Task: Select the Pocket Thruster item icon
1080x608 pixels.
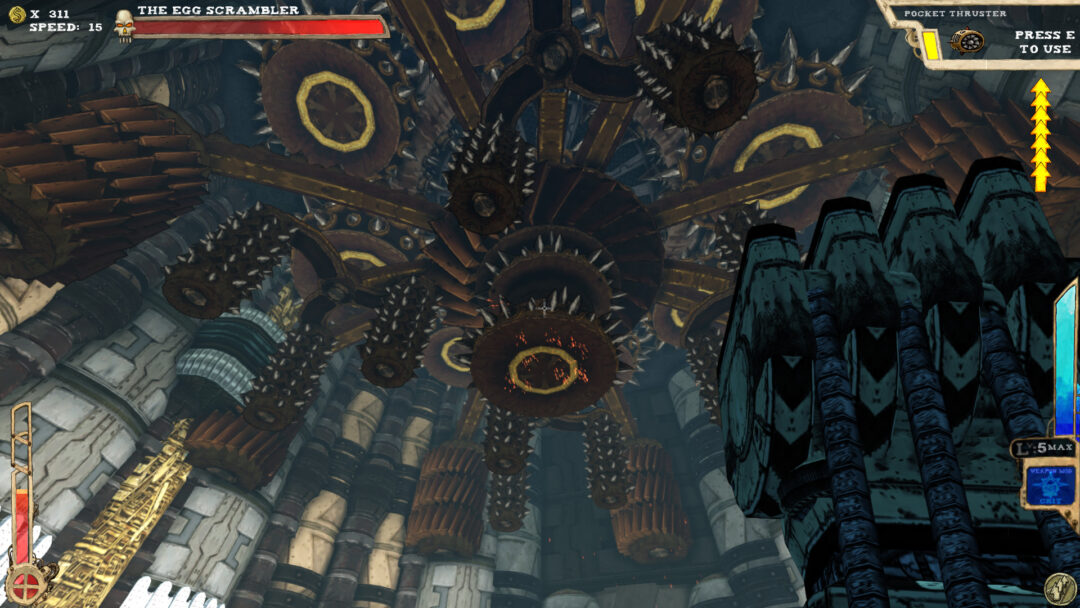Action: [968, 43]
